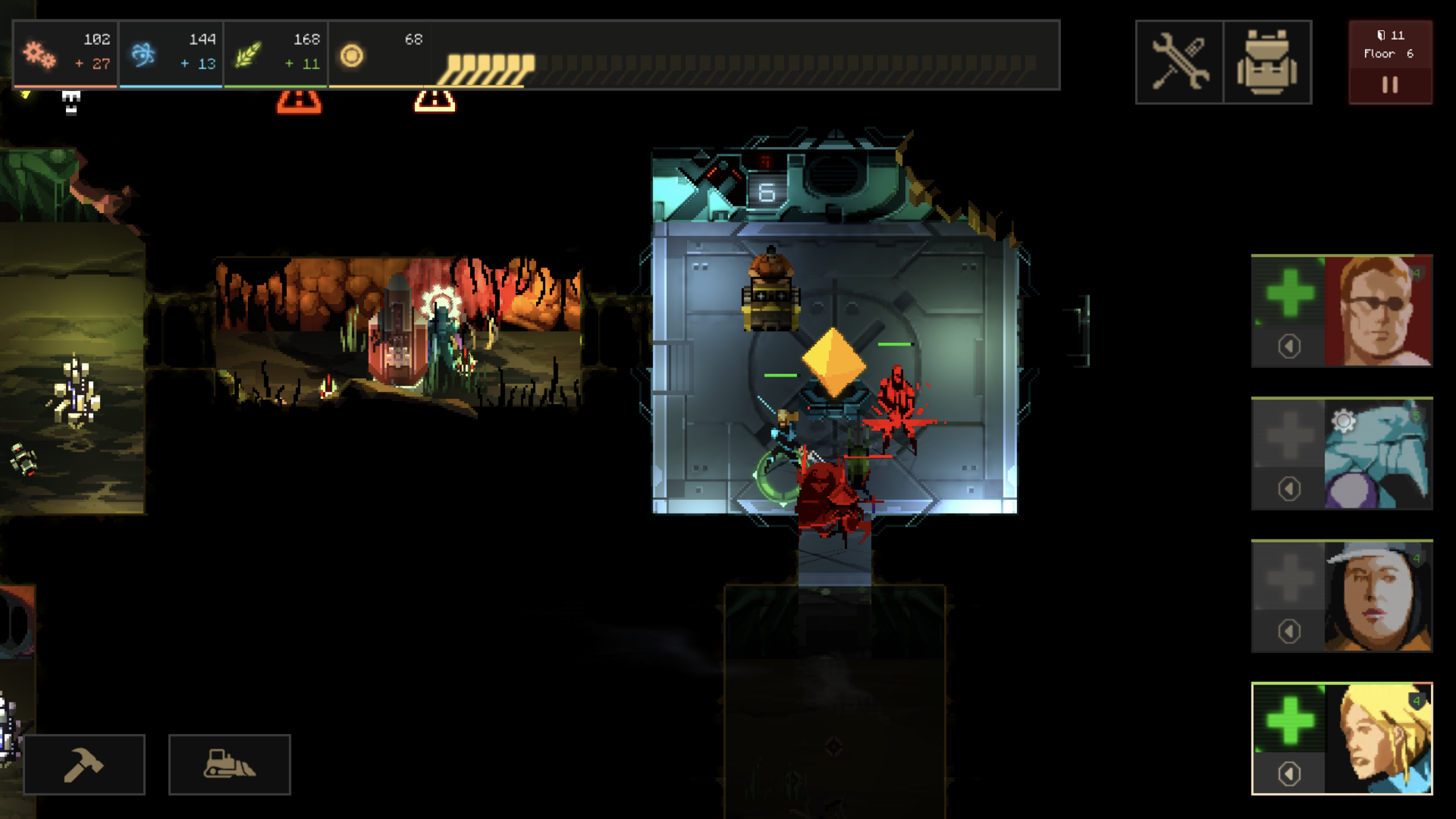Screen dimensions: 1456x819
Task: Pause the game with the pause button
Action: pos(1390,84)
